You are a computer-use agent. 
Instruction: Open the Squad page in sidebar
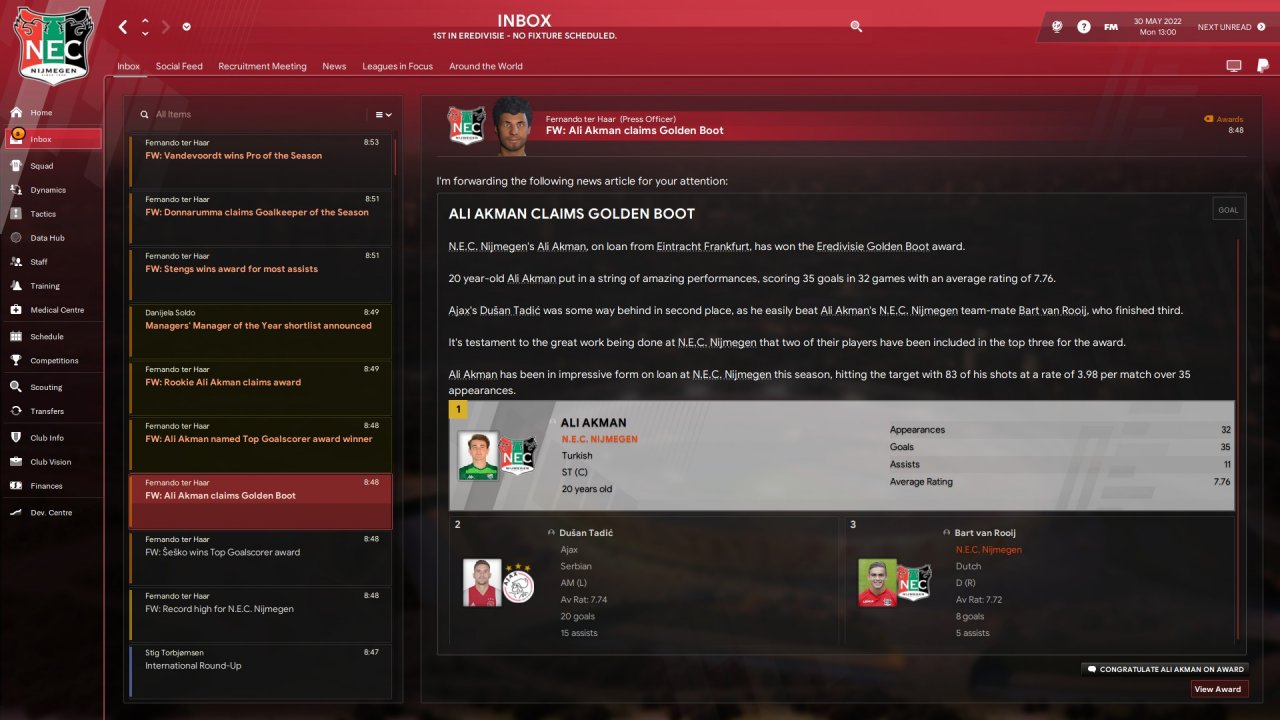(42, 166)
